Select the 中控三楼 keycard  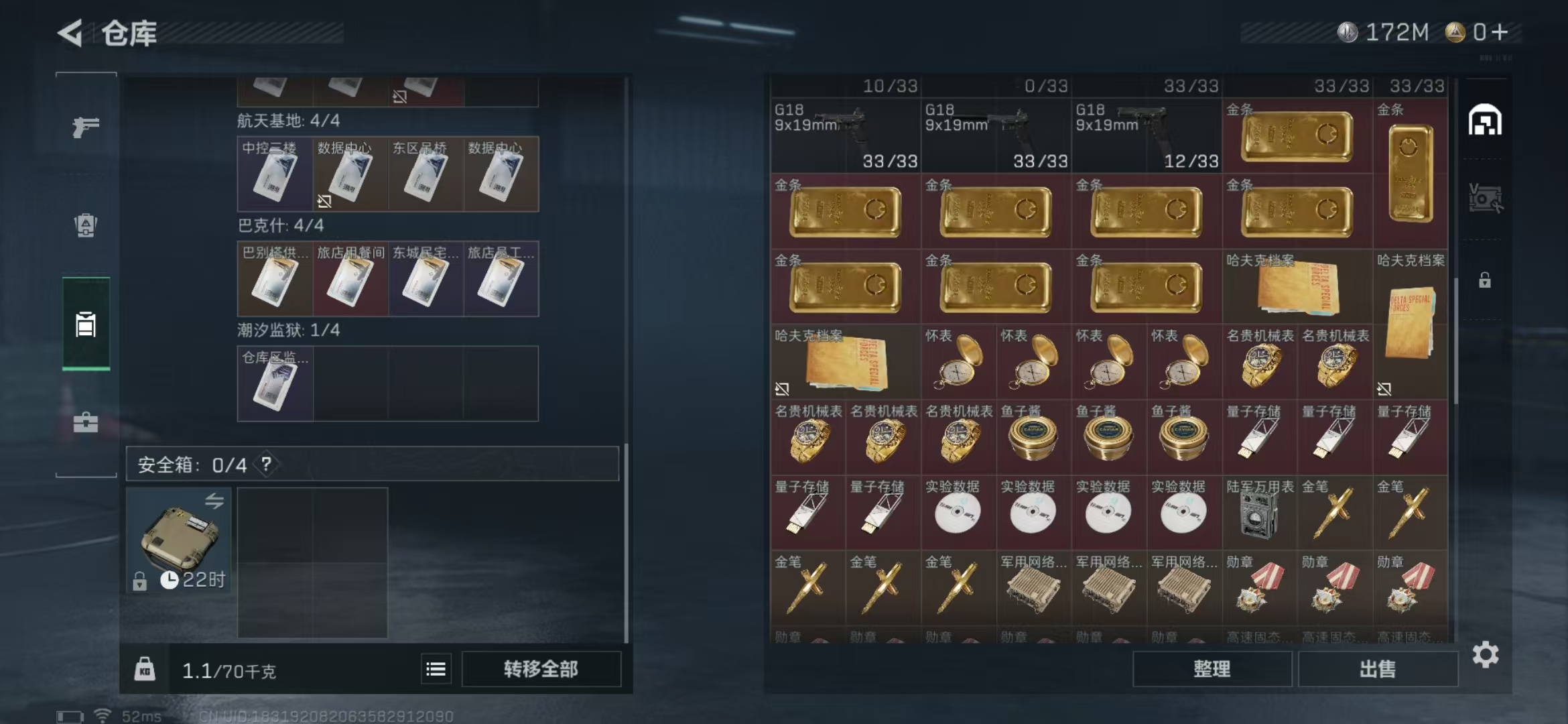point(275,174)
